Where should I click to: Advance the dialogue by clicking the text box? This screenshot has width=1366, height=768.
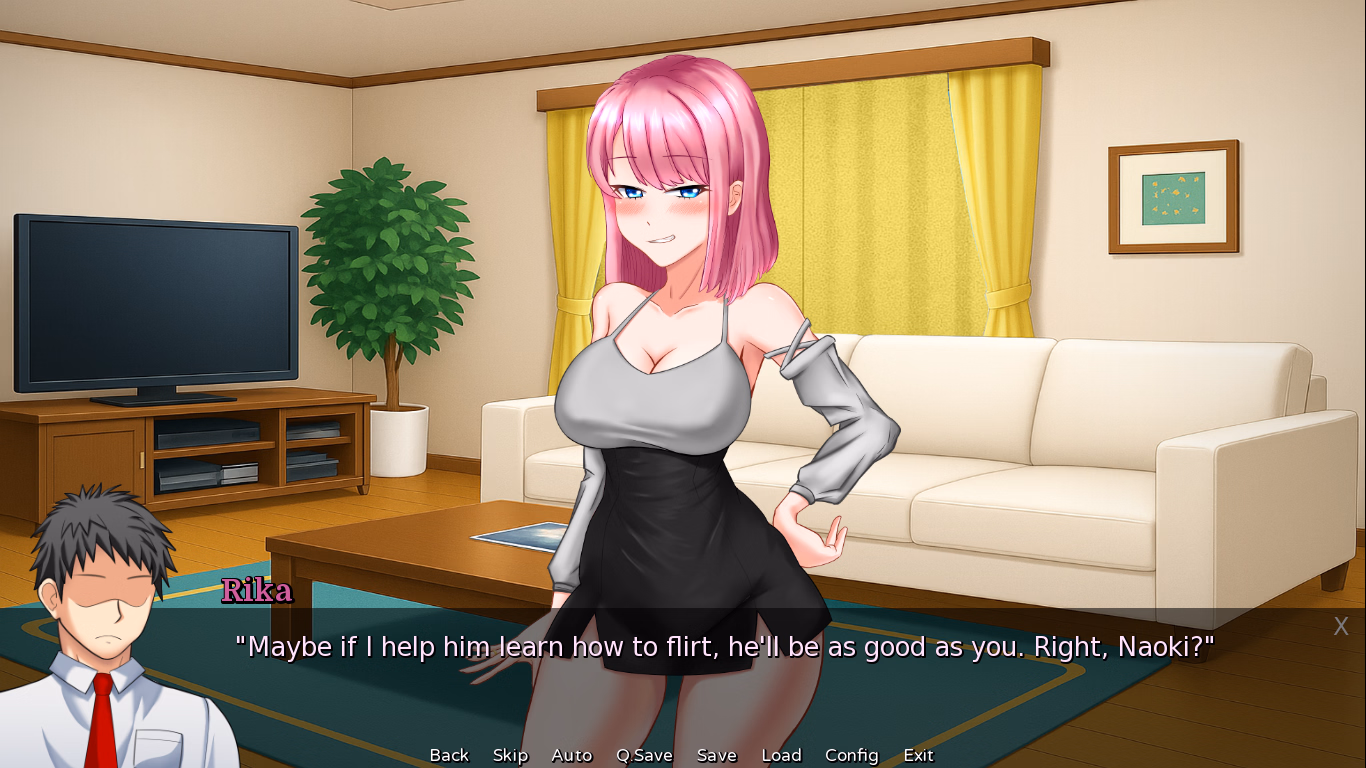click(683, 647)
